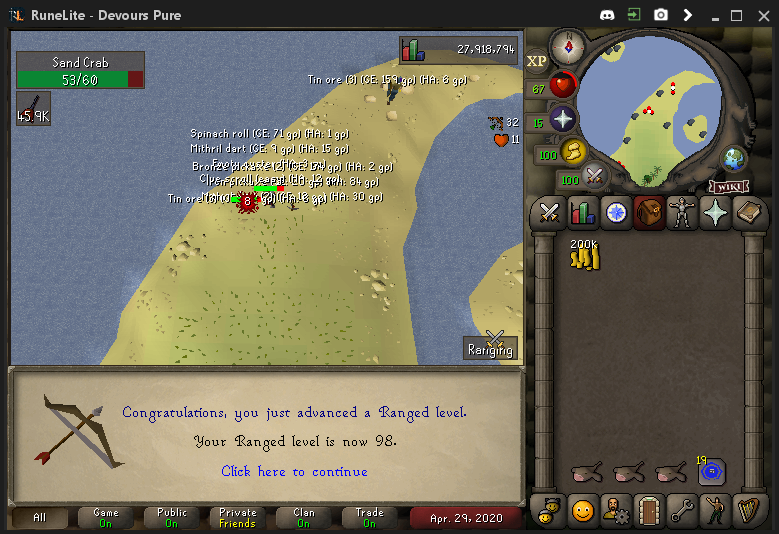Open the Magic spellbook tab
Viewport: 779px width, 534px height.
pyautogui.click(x=748, y=213)
